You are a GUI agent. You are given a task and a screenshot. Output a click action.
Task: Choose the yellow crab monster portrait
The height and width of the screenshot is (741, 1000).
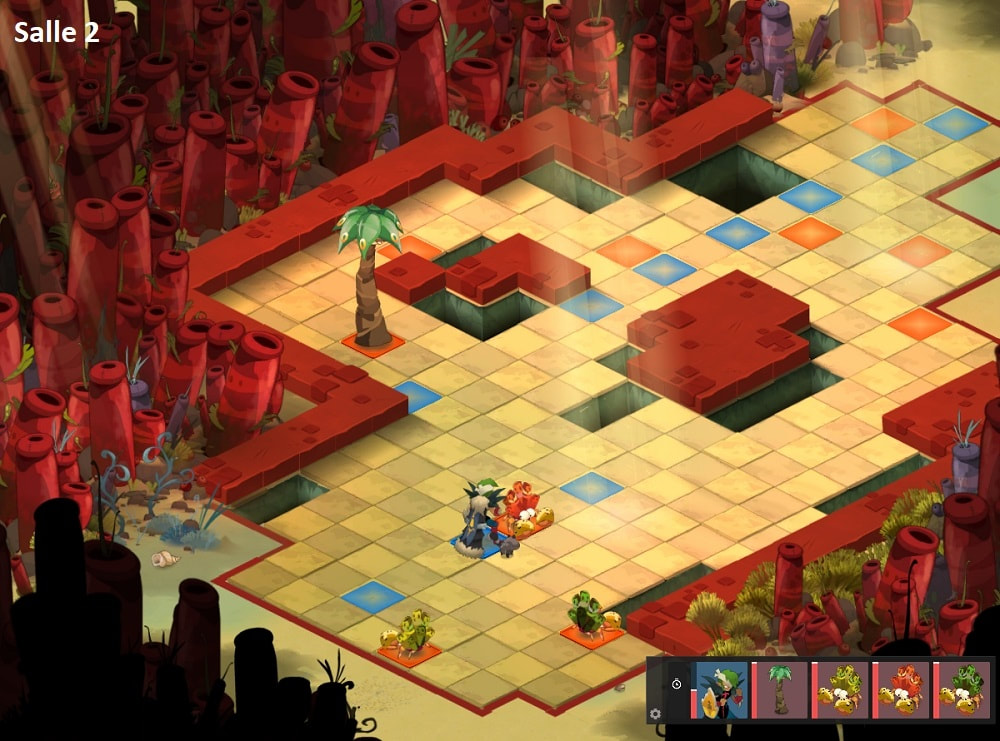840,690
